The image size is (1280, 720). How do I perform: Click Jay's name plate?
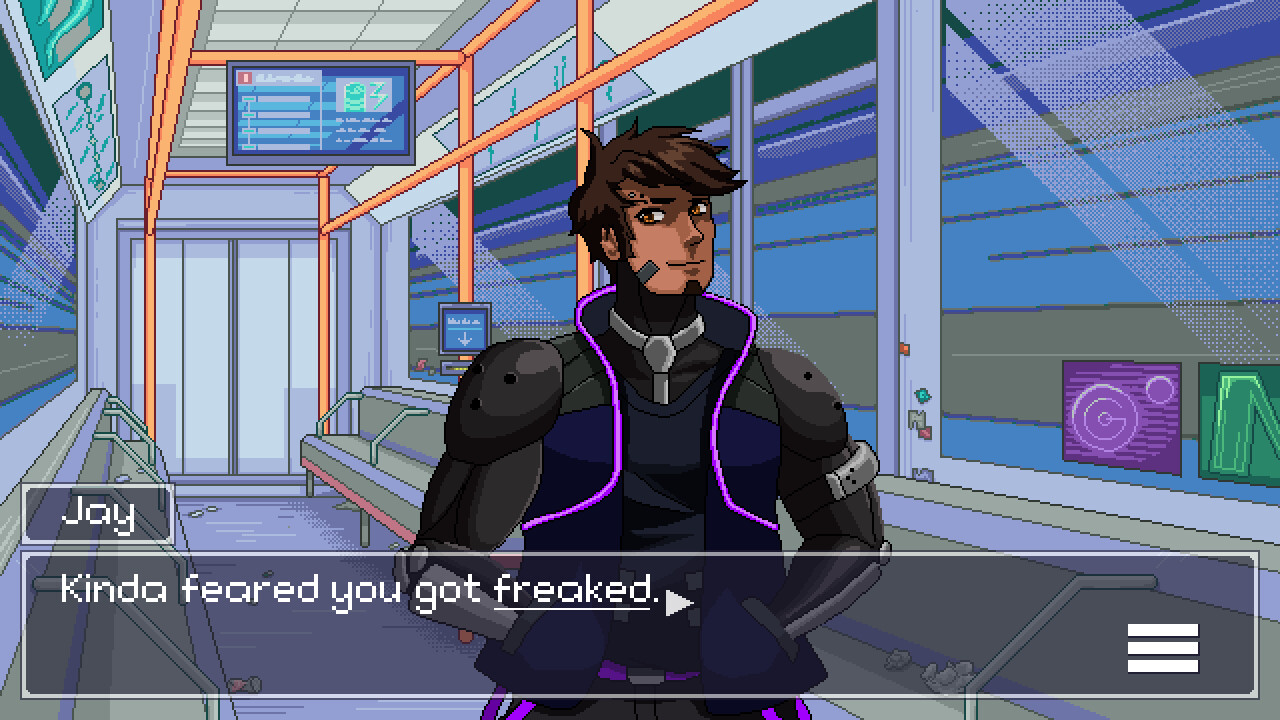pyautogui.click(x=98, y=513)
